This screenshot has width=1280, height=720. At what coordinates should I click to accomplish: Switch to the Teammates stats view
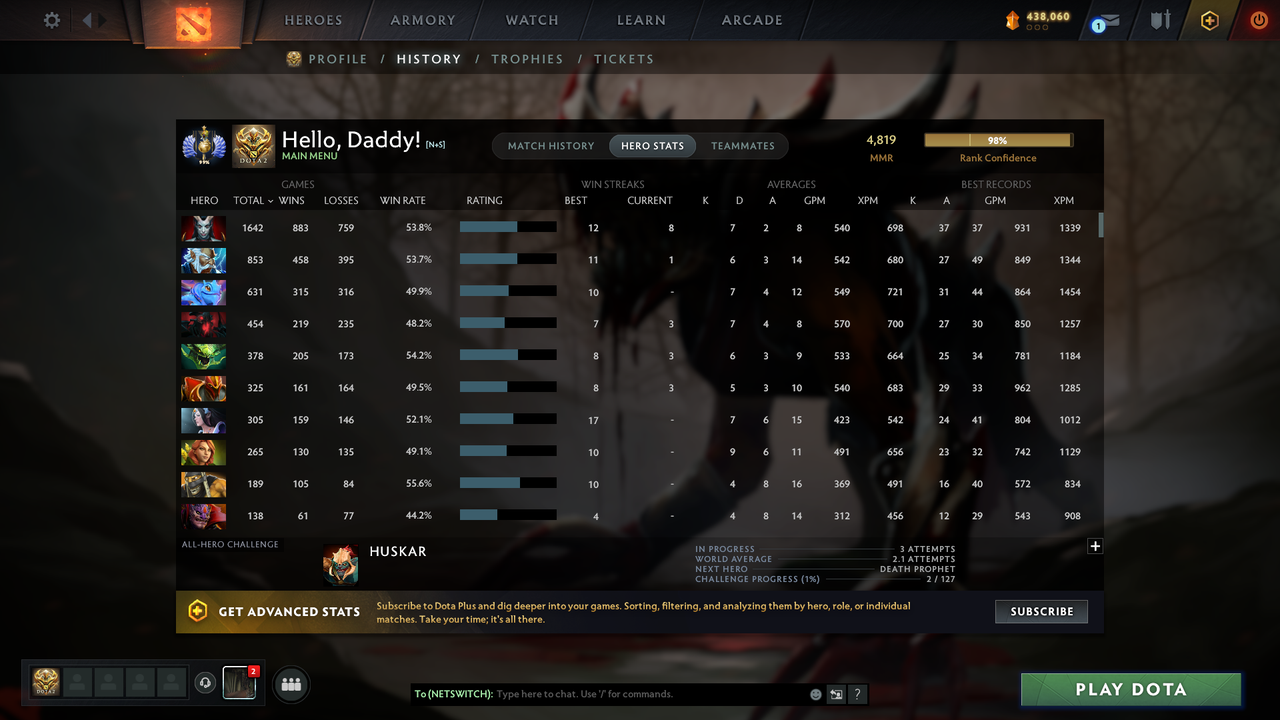[743, 146]
